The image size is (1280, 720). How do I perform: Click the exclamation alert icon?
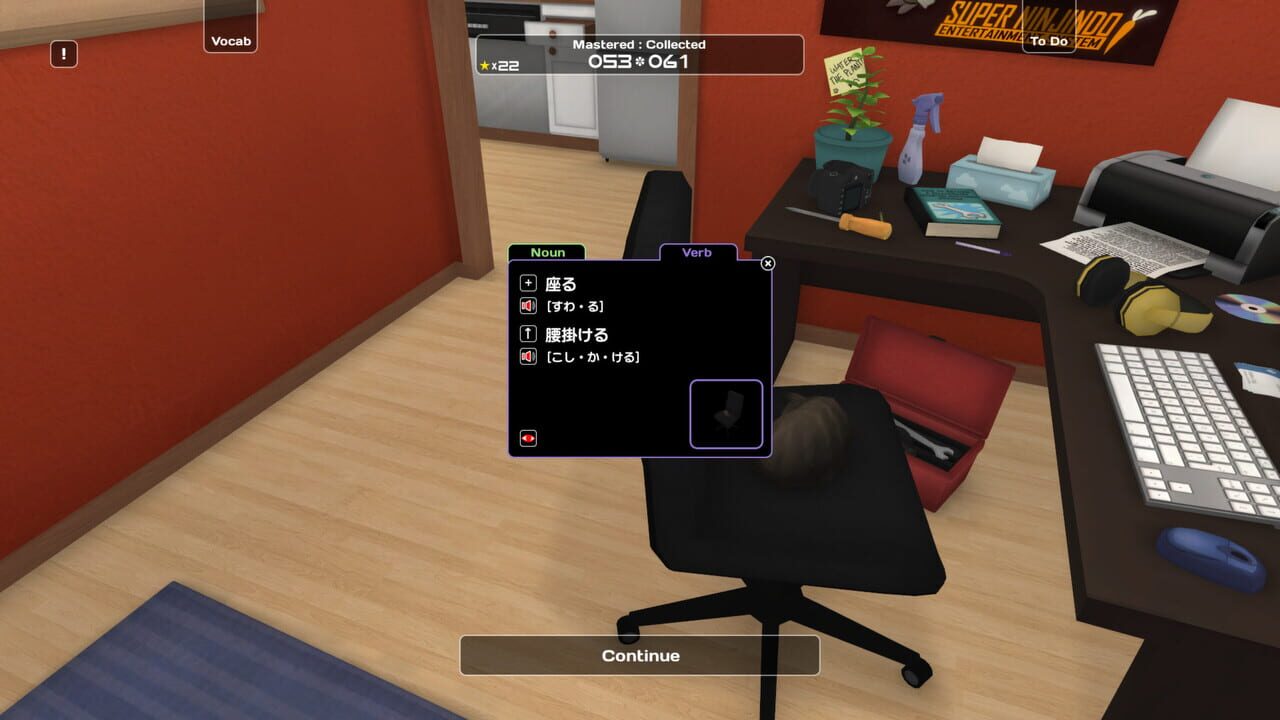coord(64,54)
